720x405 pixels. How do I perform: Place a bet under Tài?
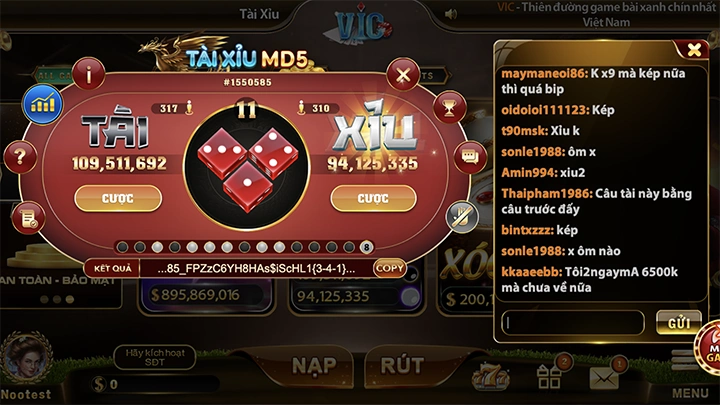[x=117, y=198]
